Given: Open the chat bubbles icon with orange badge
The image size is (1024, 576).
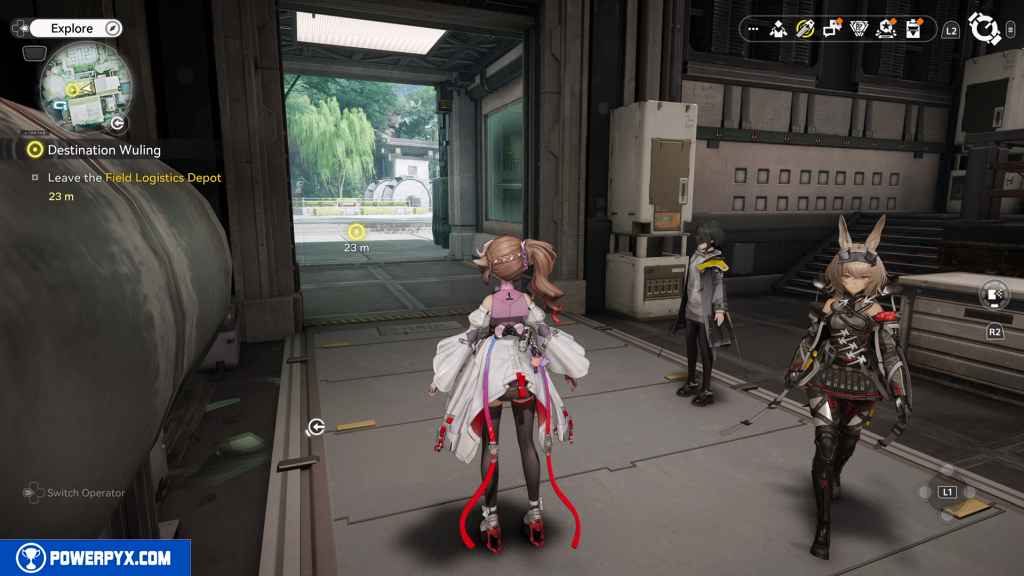Looking at the screenshot, I should point(832,29).
